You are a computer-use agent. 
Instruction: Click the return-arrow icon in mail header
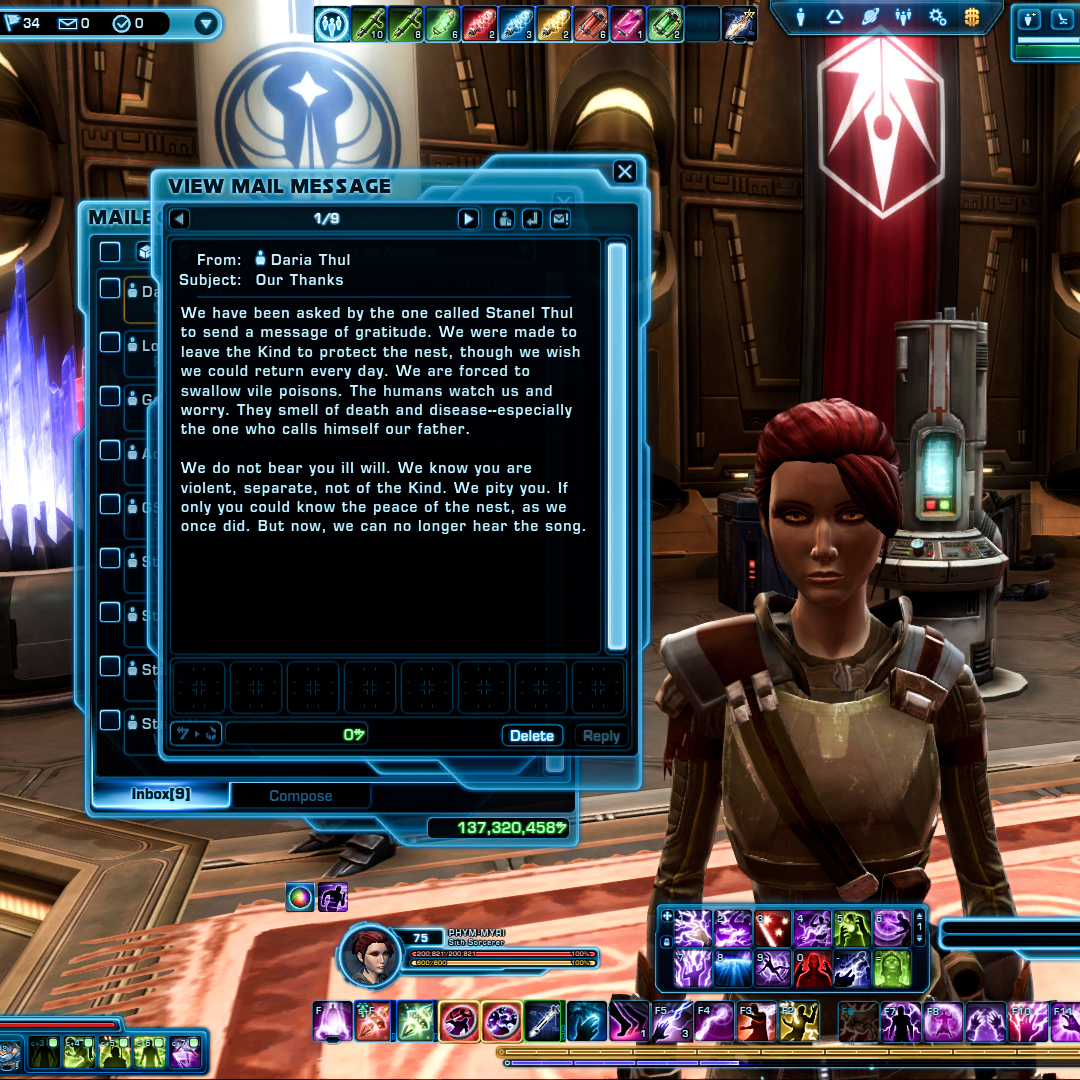(x=532, y=219)
